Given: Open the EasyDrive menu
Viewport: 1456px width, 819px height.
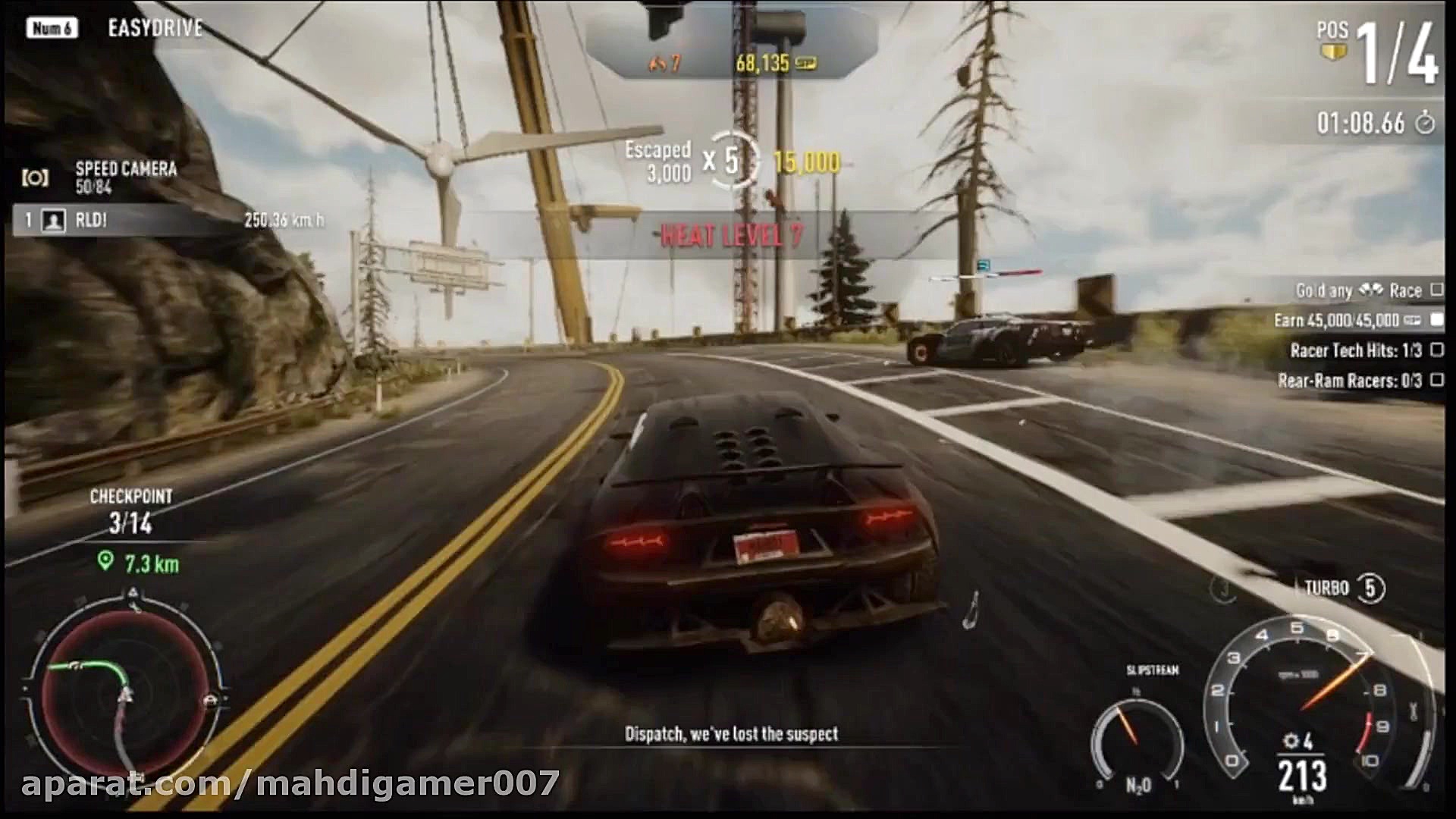Looking at the screenshot, I should point(155,29).
